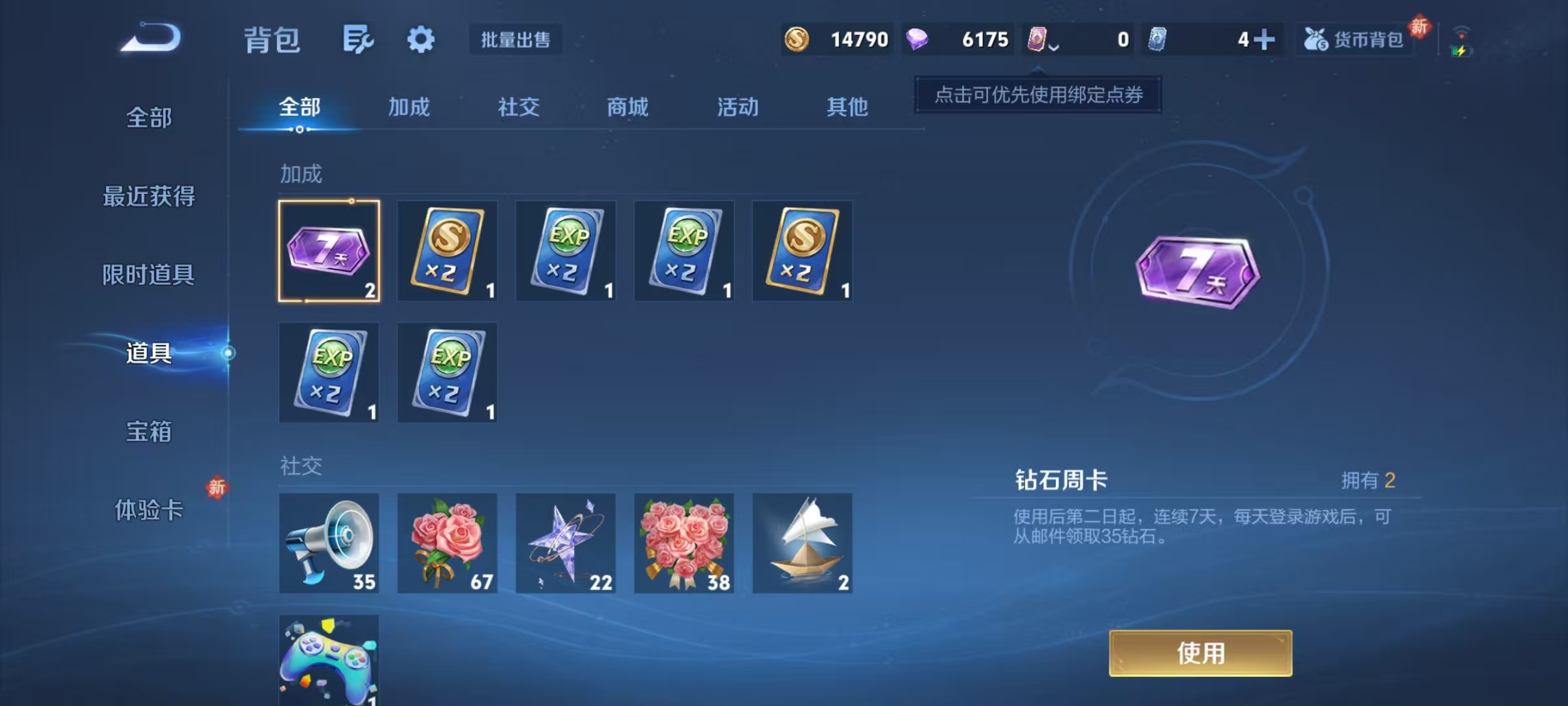Select the EXP ×2 experience card
Screen dimensions: 1568x706
pyautogui.click(x=565, y=251)
